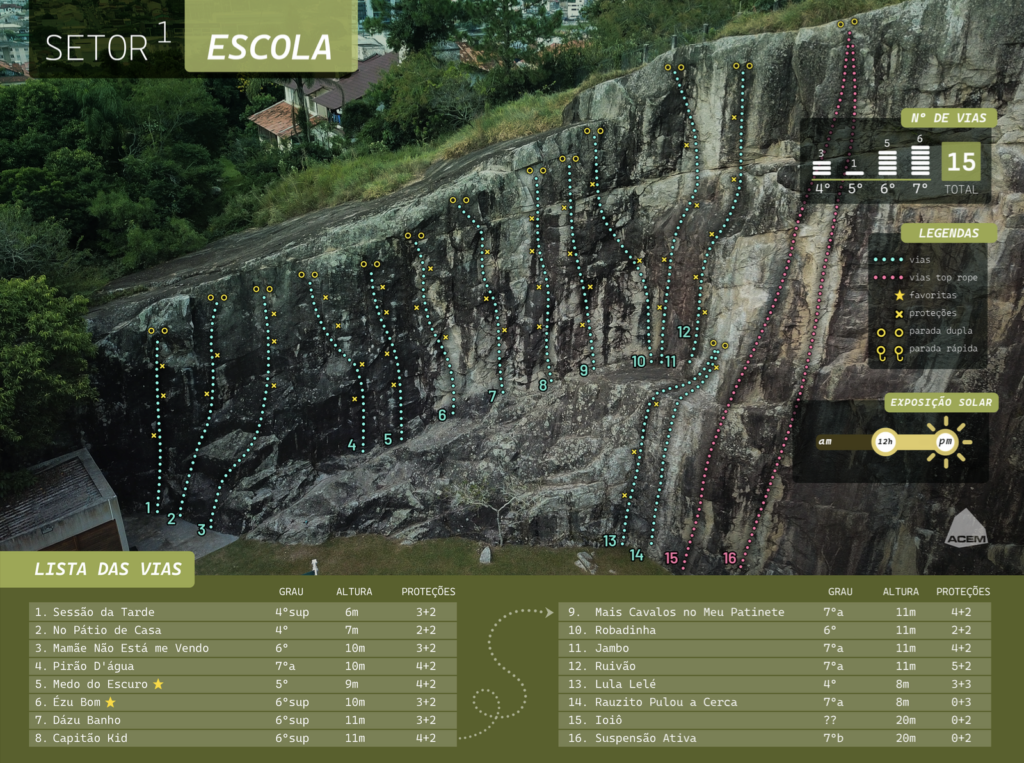Image resolution: width=1024 pixels, height=763 pixels.
Task: Open the Rauzito Pulou a Cerca row
Action: (x=775, y=702)
